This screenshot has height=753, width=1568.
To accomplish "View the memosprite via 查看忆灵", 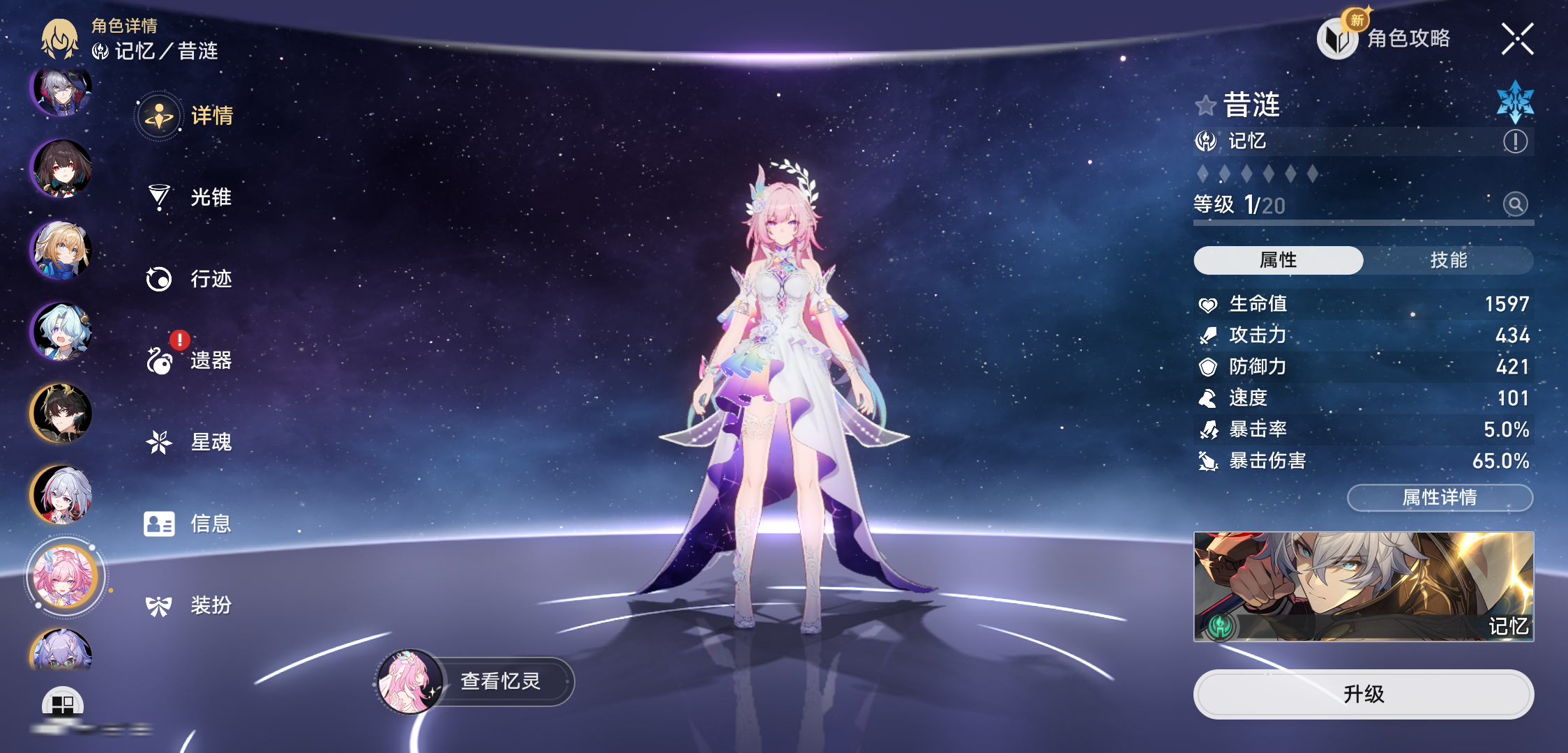I will coord(476,681).
